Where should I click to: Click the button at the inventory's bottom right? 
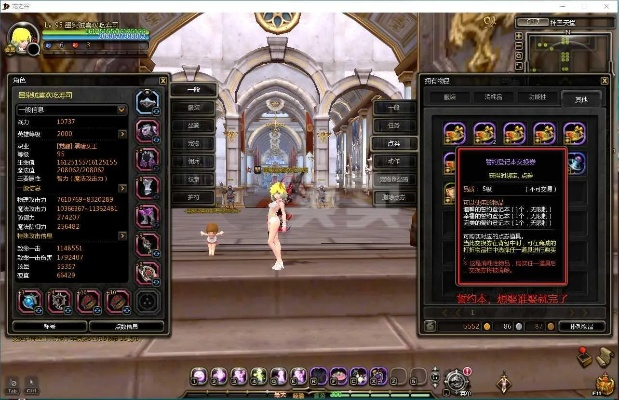(x=581, y=326)
